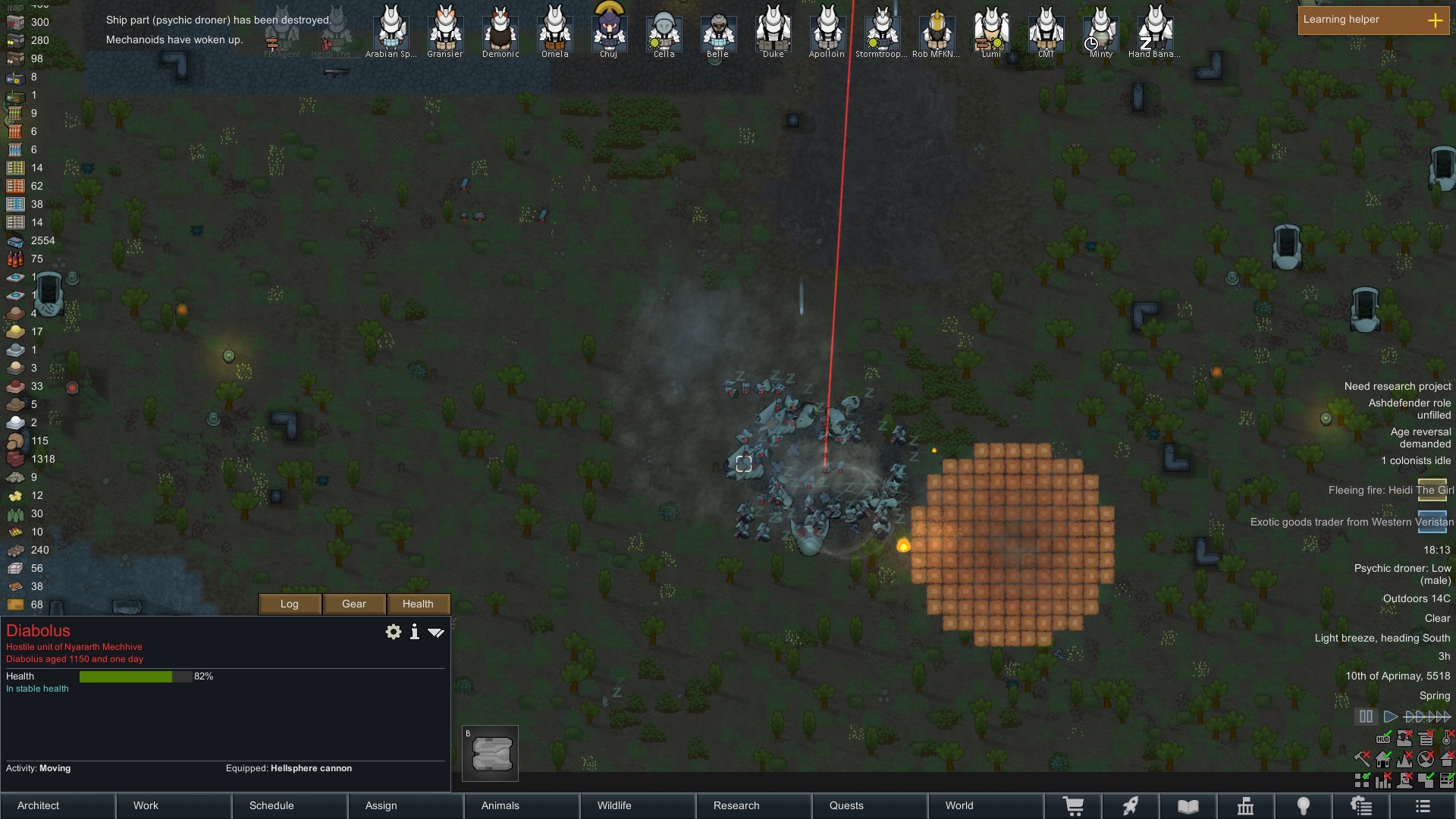Select colonist Duke portrait
The image size is (1456, 819).
point(773,30)
